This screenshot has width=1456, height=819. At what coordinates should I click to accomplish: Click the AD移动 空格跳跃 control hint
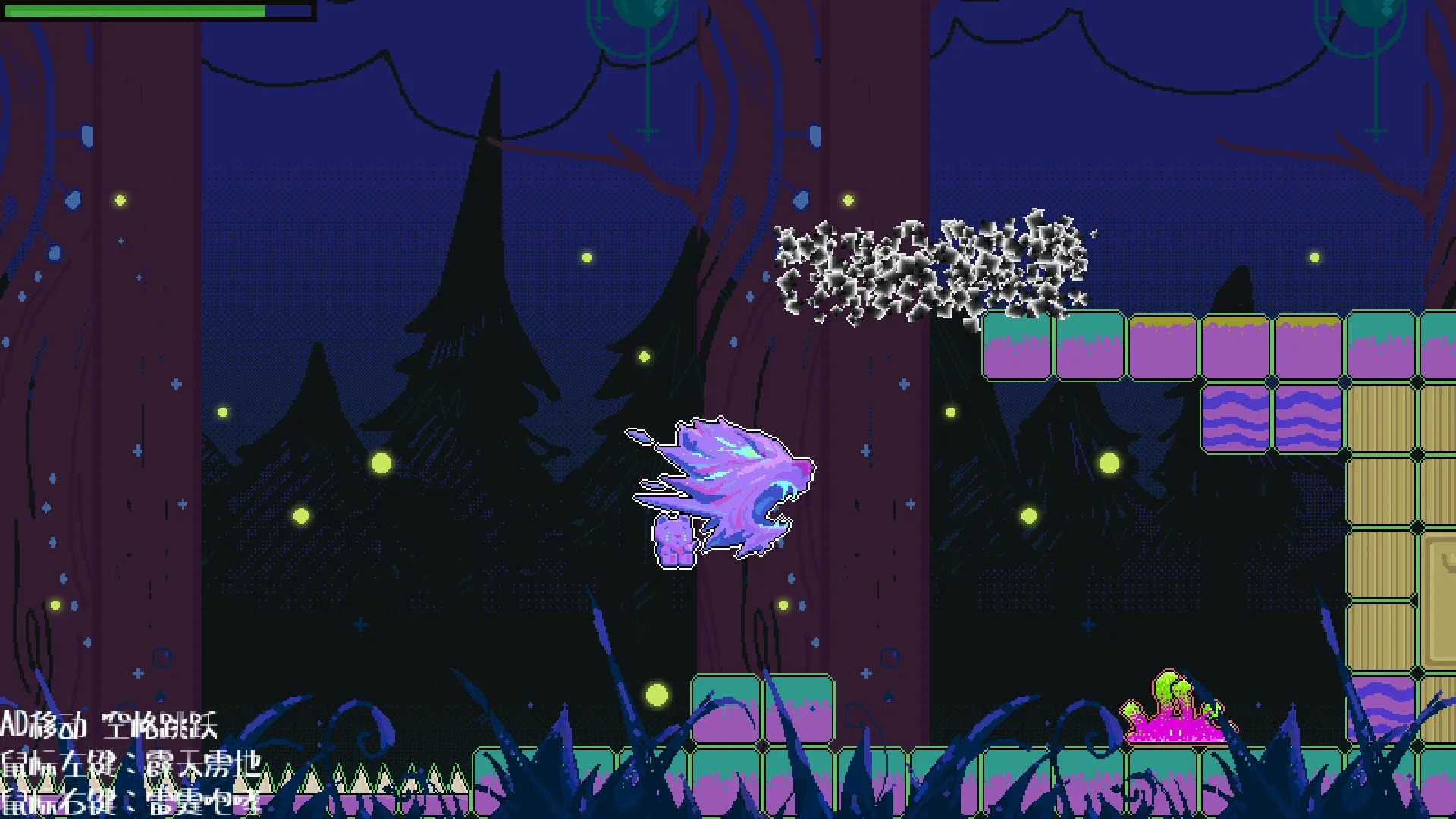110,726
